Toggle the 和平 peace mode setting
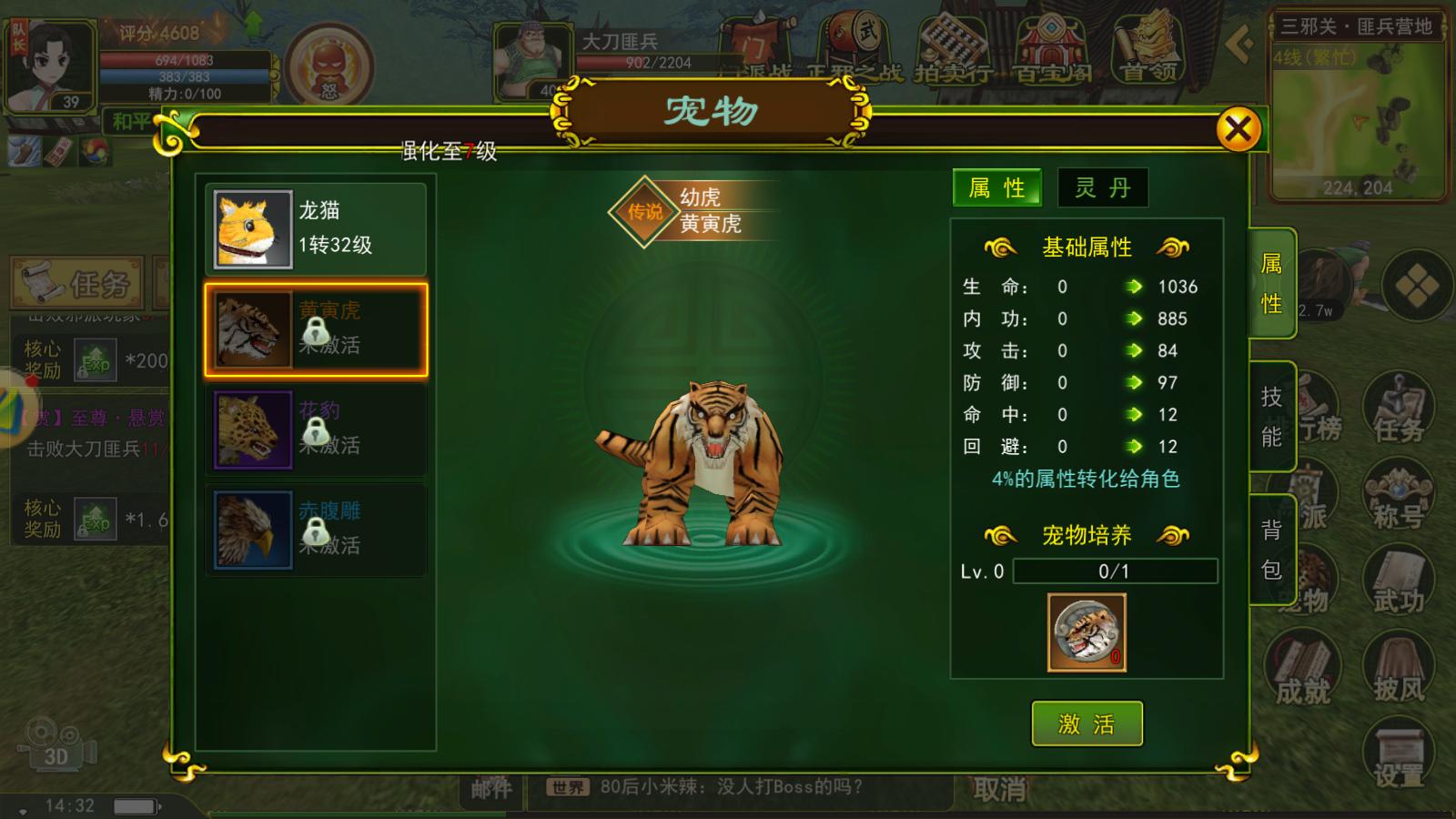The width and height of the screenshot is (1456, 819). [130, 121]
